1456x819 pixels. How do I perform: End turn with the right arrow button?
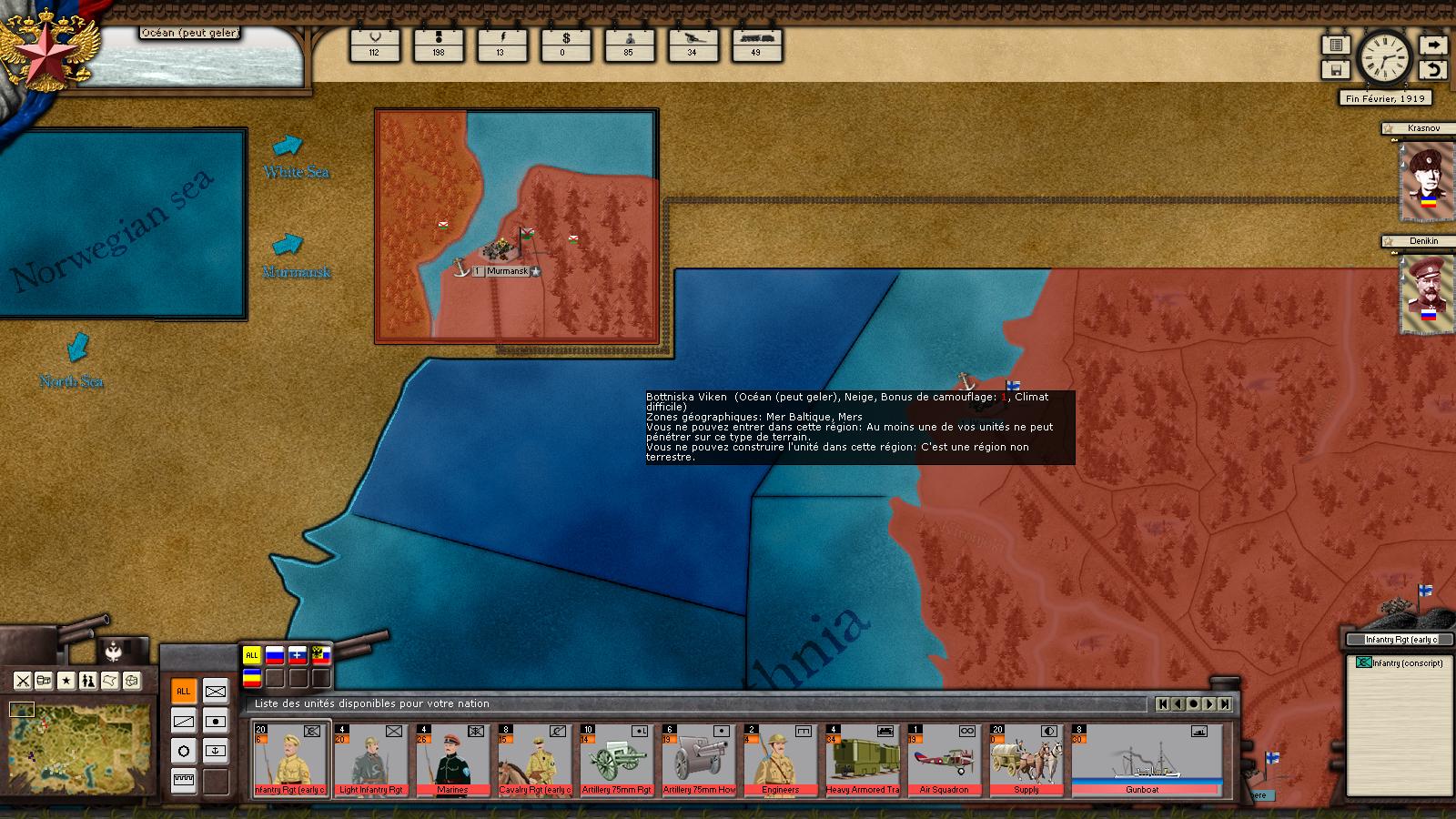click(x=1433, y=45)
